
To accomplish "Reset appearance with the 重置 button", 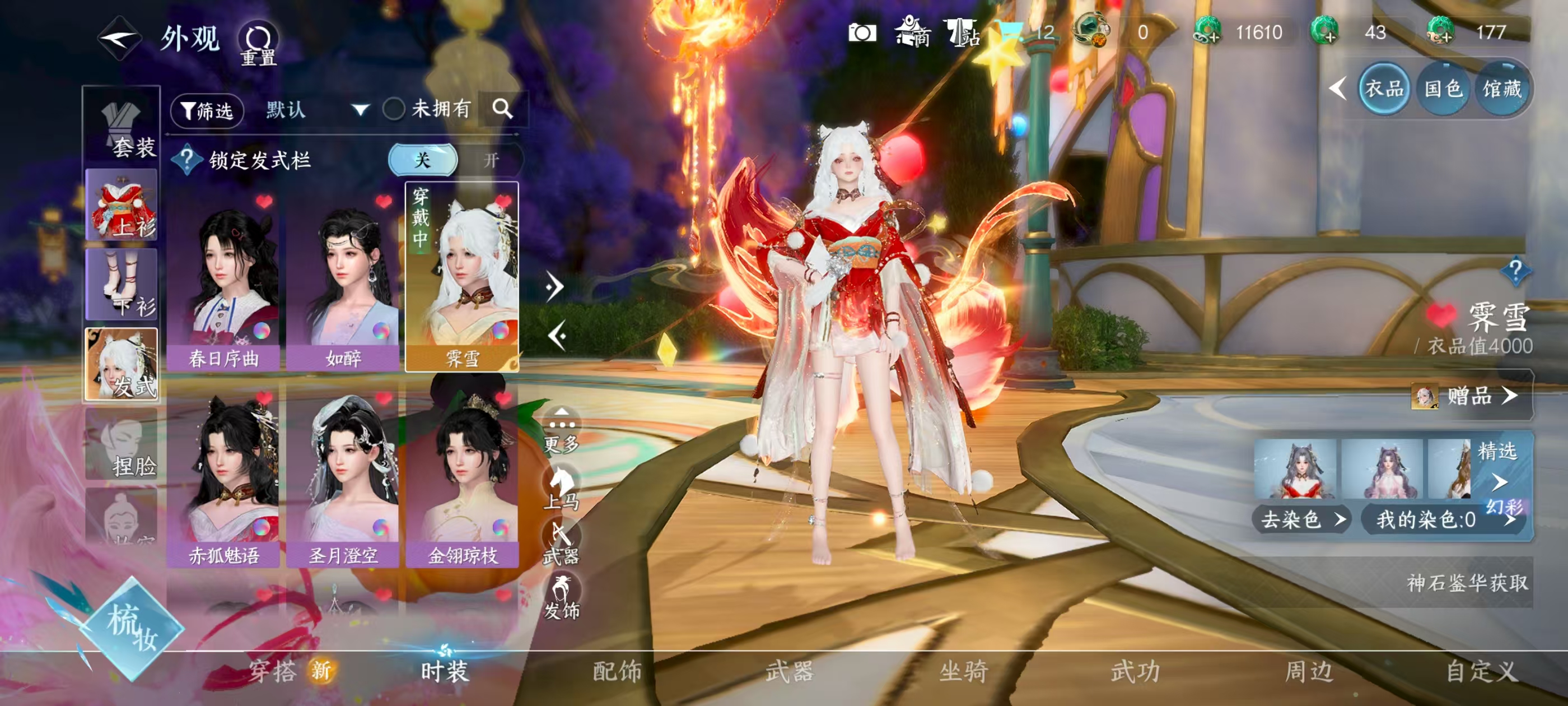I will tap(258, 43).
